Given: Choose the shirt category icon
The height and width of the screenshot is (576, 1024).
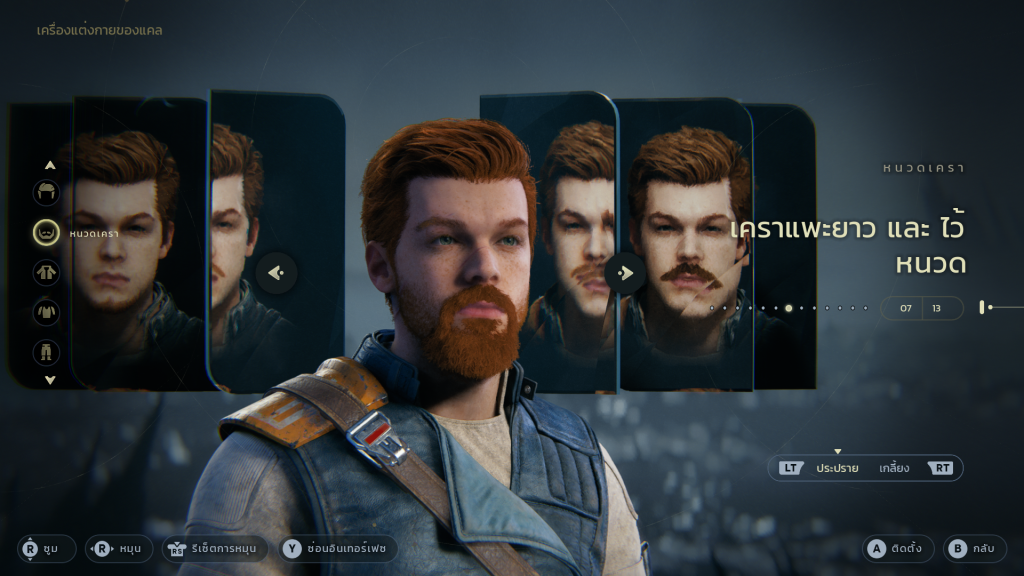Looking at the screenshot, I should [47, 312].
